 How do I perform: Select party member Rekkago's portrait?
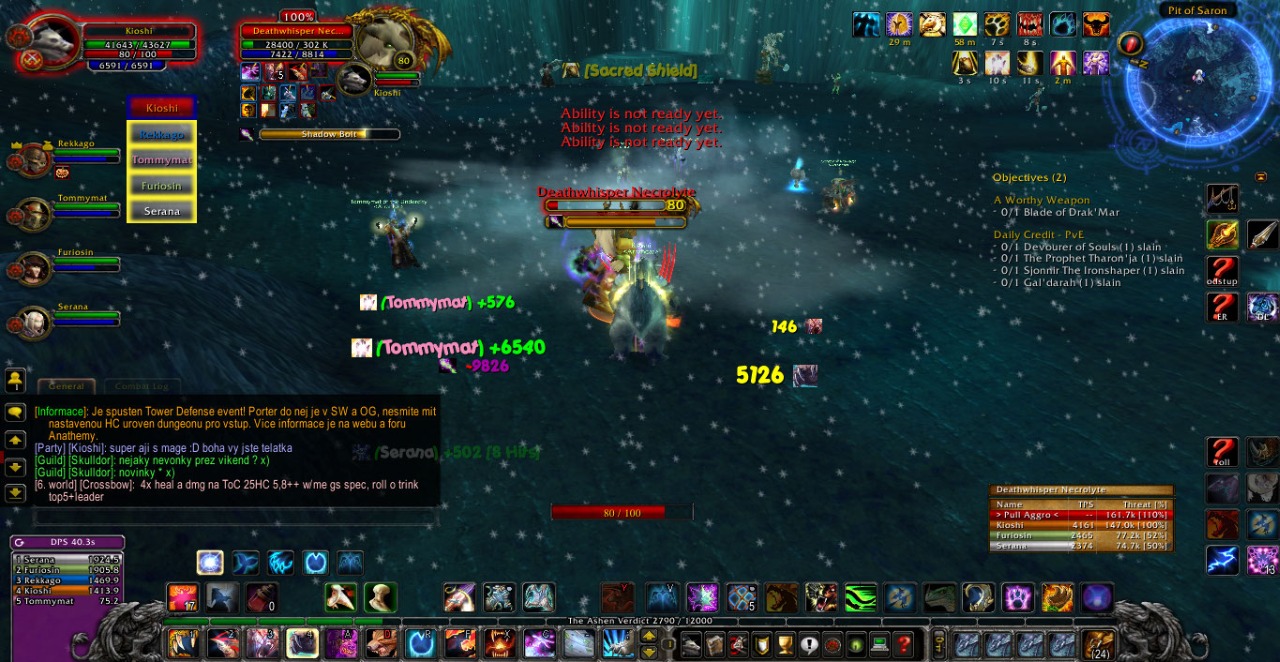point(34,158)
